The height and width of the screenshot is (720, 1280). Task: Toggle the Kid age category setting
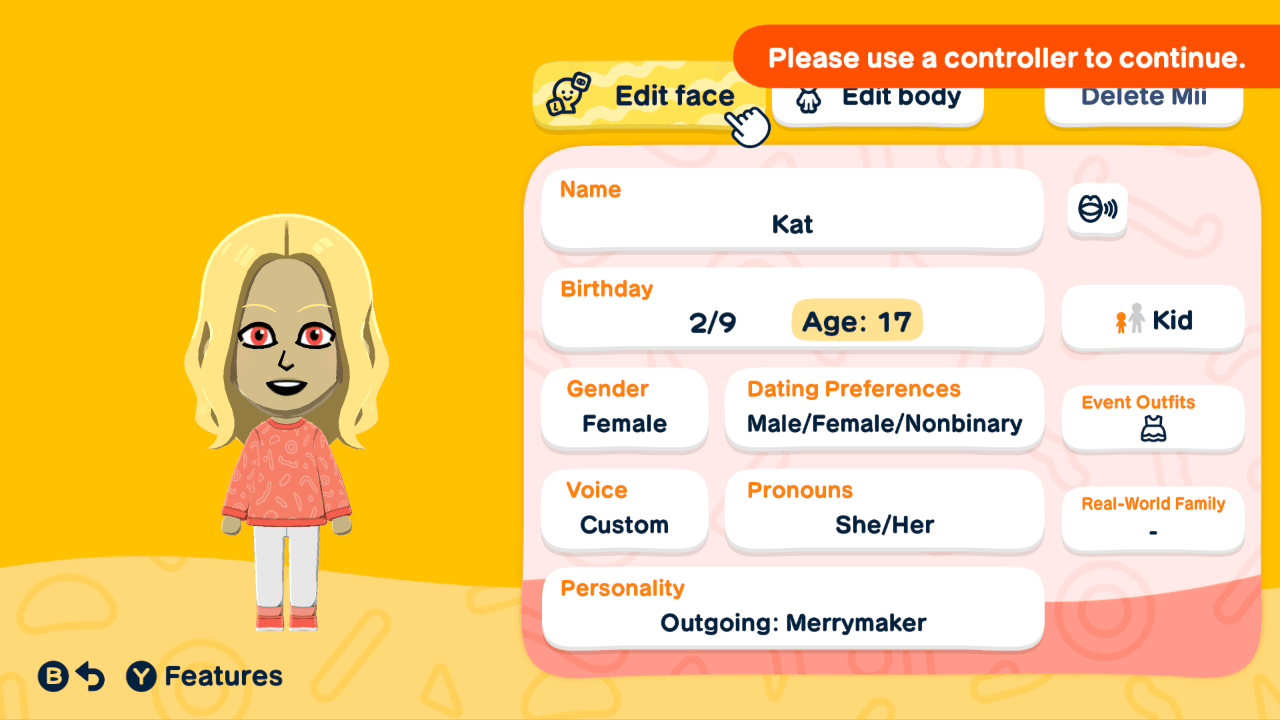tap(1152, 319)
